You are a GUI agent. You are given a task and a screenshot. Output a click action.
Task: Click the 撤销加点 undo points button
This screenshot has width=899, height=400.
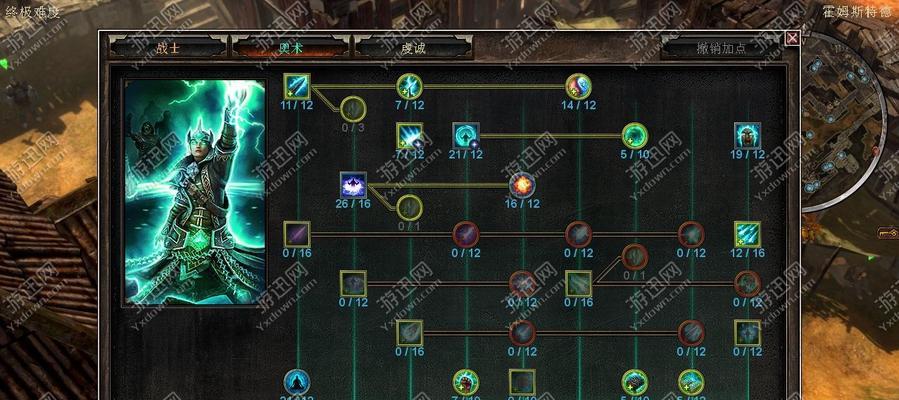click(719, 47)
